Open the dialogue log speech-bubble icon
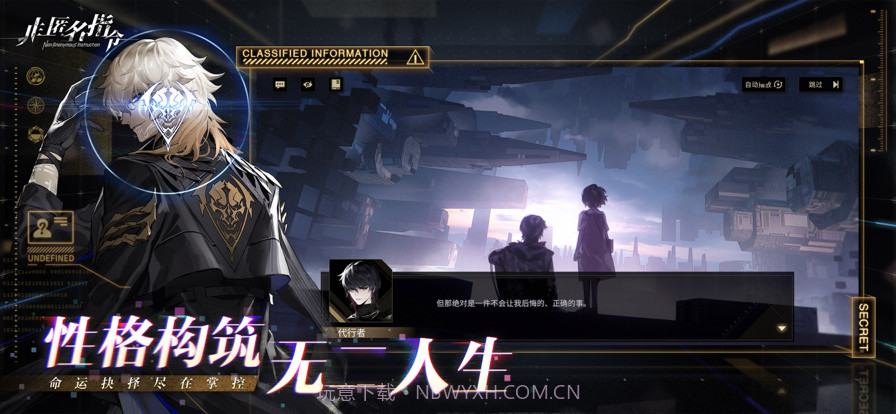Viewport: 896px width, 414px height. pyautogui.click(x=280, y=85)
